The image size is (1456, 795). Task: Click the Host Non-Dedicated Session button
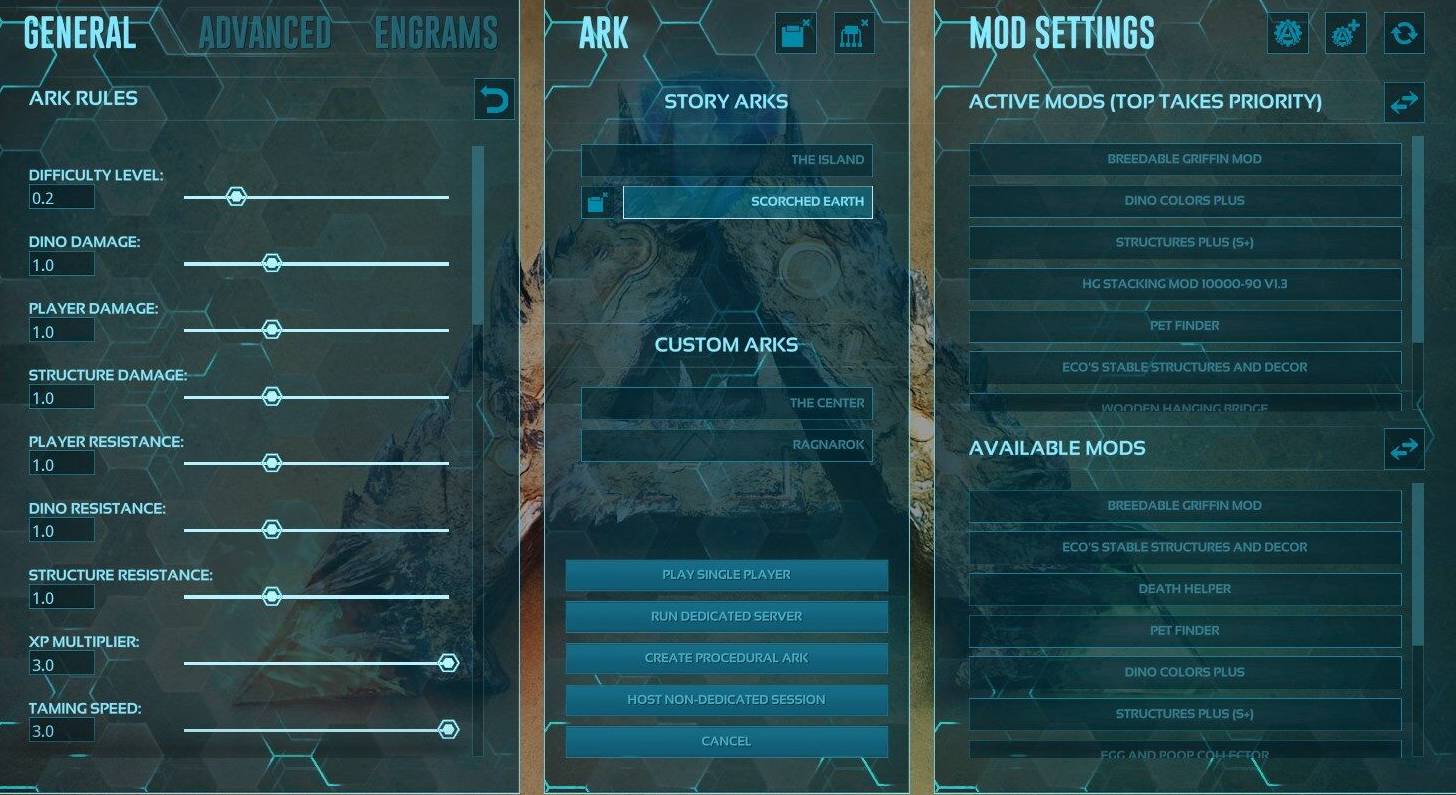tap(727, 699)
